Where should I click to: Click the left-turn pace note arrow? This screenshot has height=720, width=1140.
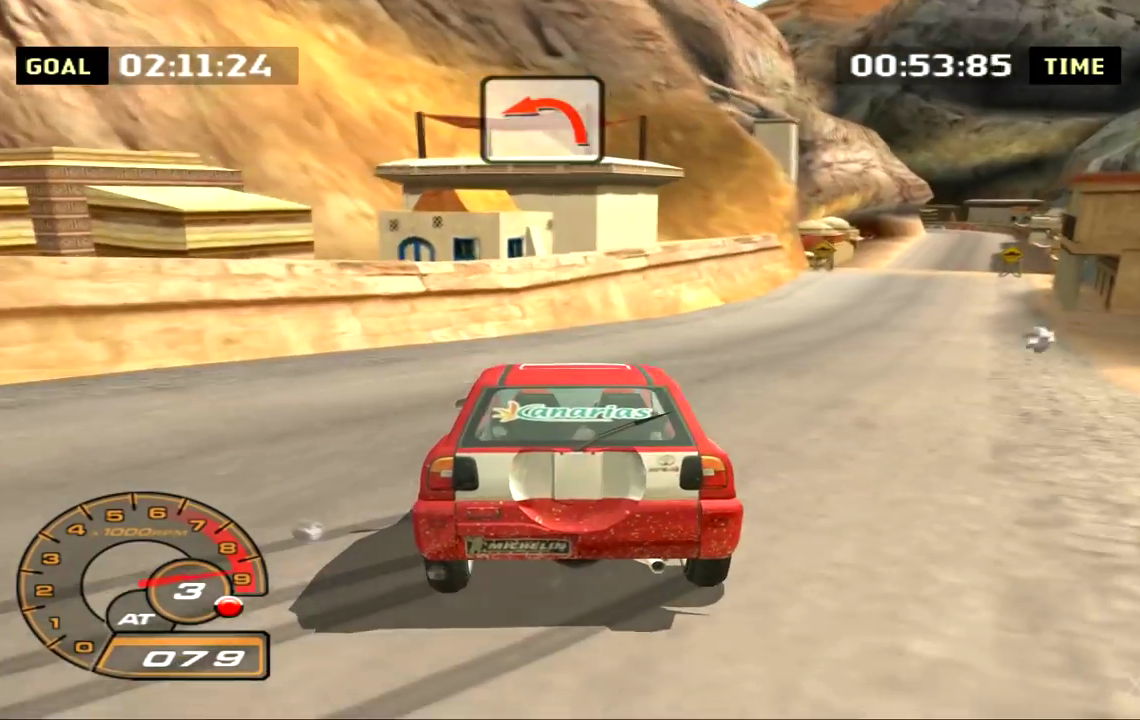coord(542,119)
